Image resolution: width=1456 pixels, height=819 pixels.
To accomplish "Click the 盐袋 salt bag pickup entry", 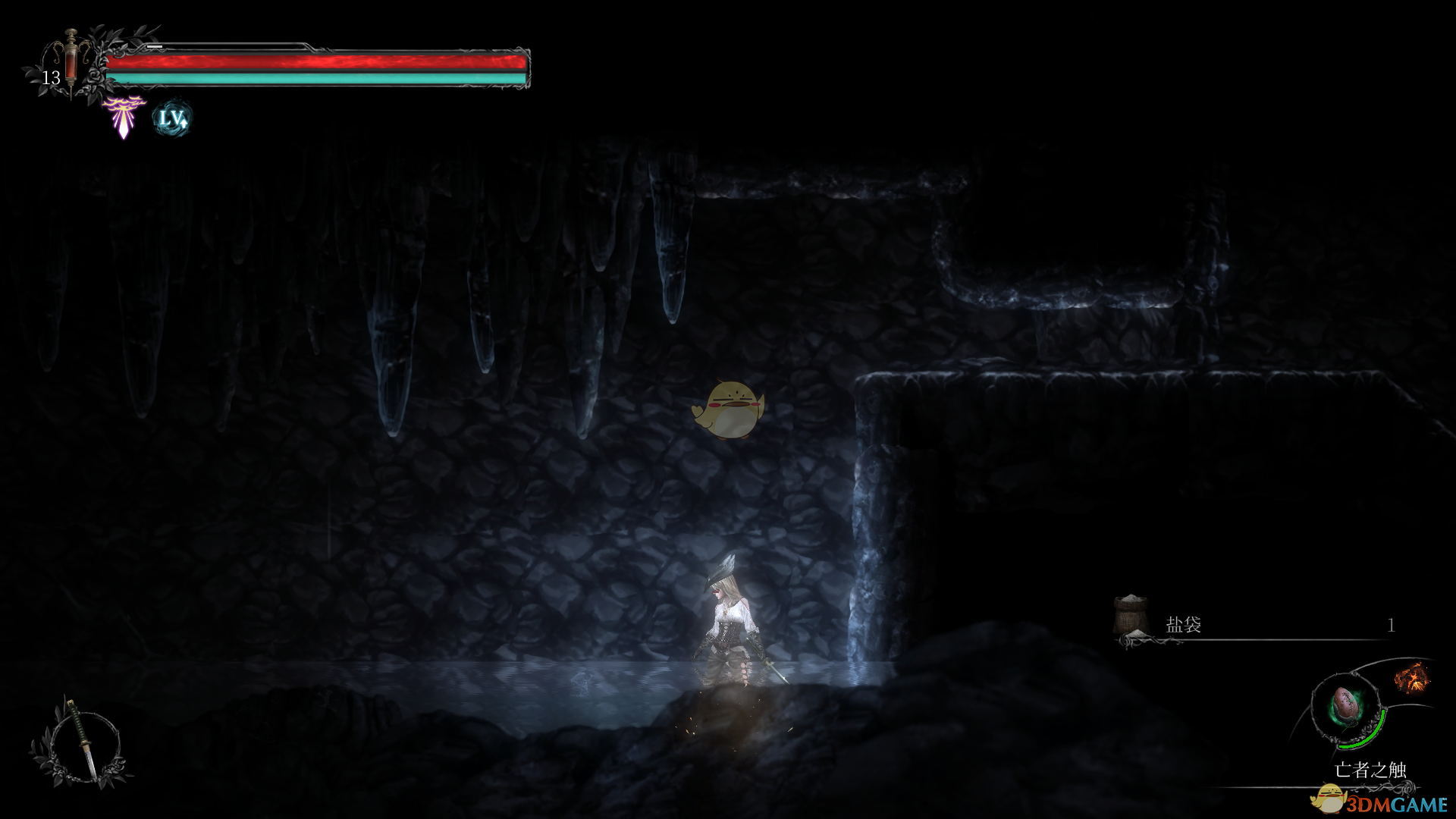I will [1183, 625].
